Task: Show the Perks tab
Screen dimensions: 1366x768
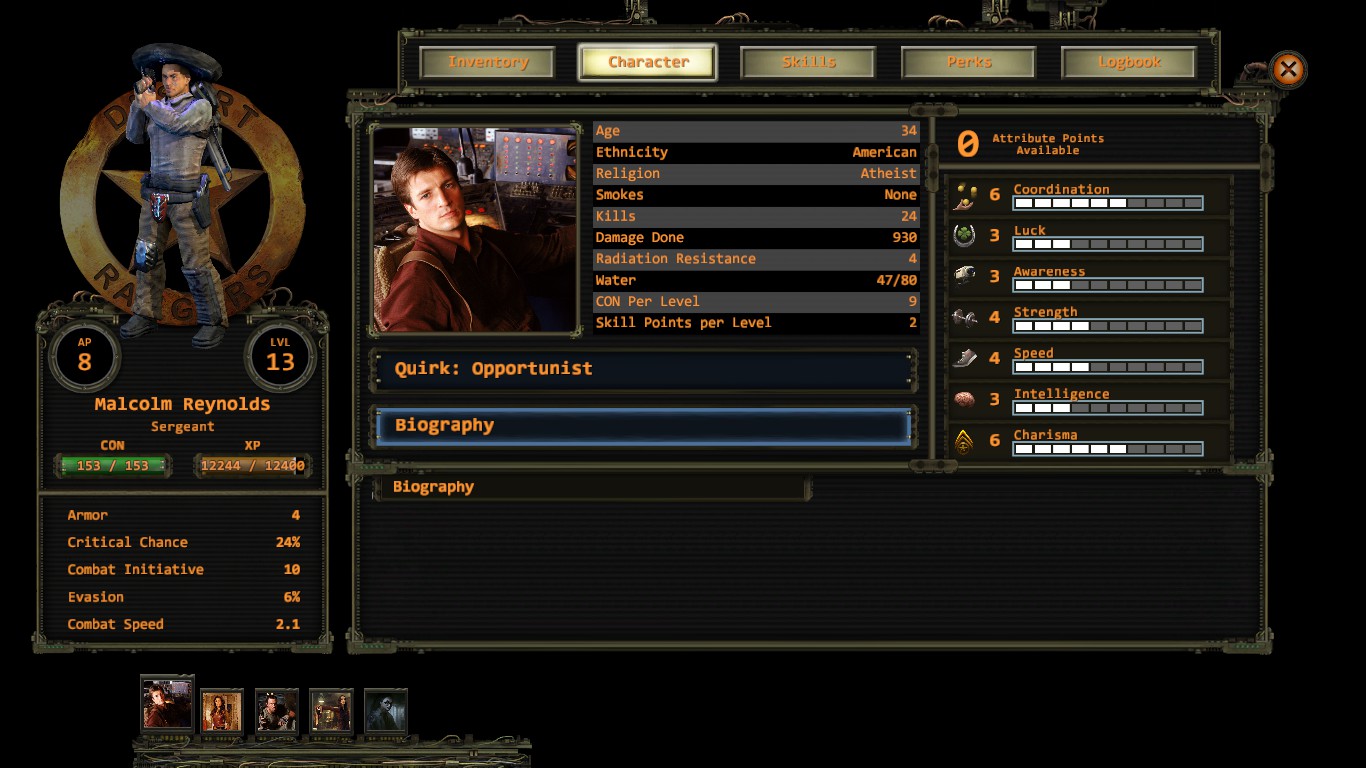Action: pos(969,62)
